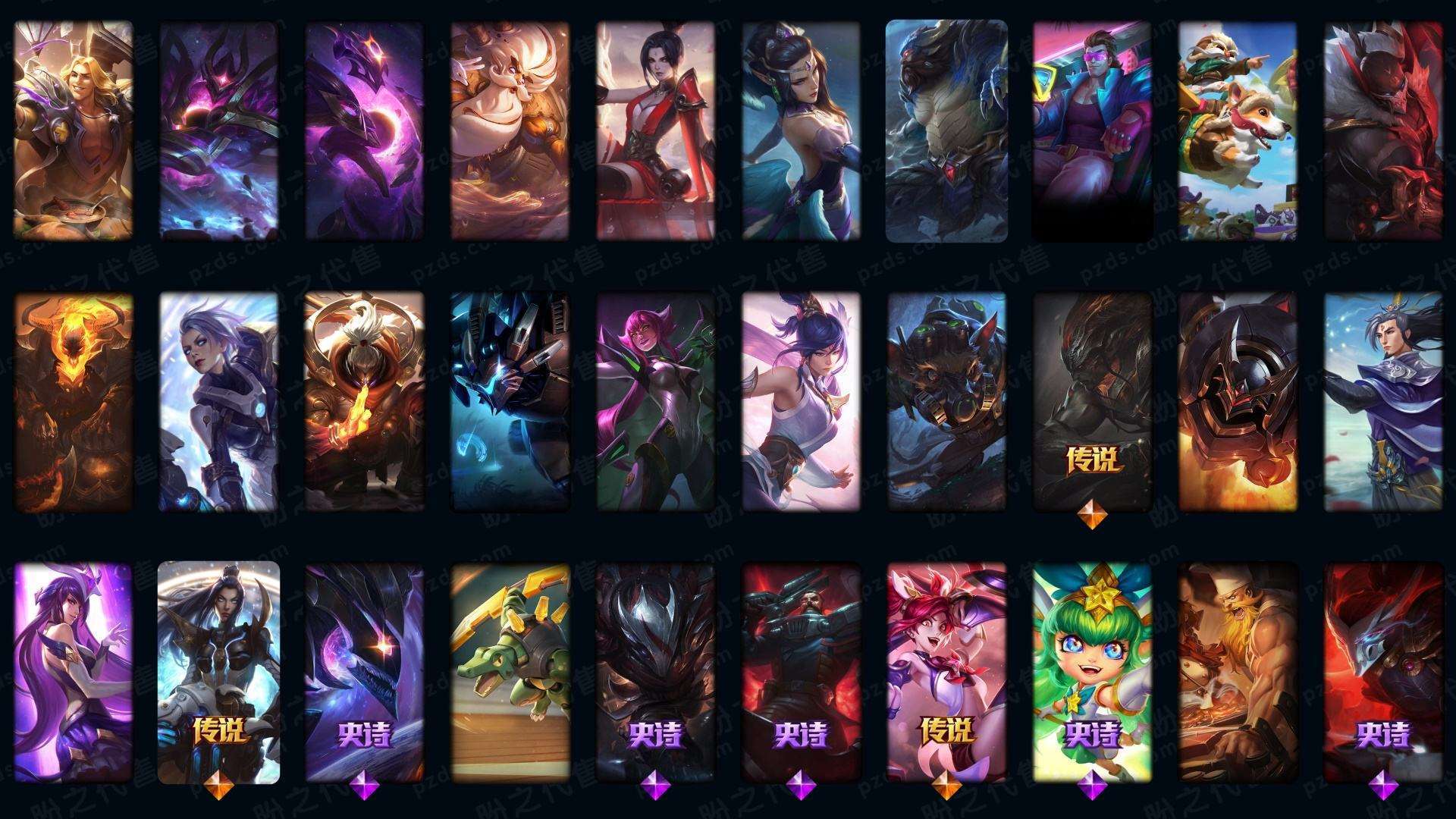The height and width of the screenshot is (819, 1456).
Task: Choose the blond man with hot pot card
Action: (x=74, y=130)
